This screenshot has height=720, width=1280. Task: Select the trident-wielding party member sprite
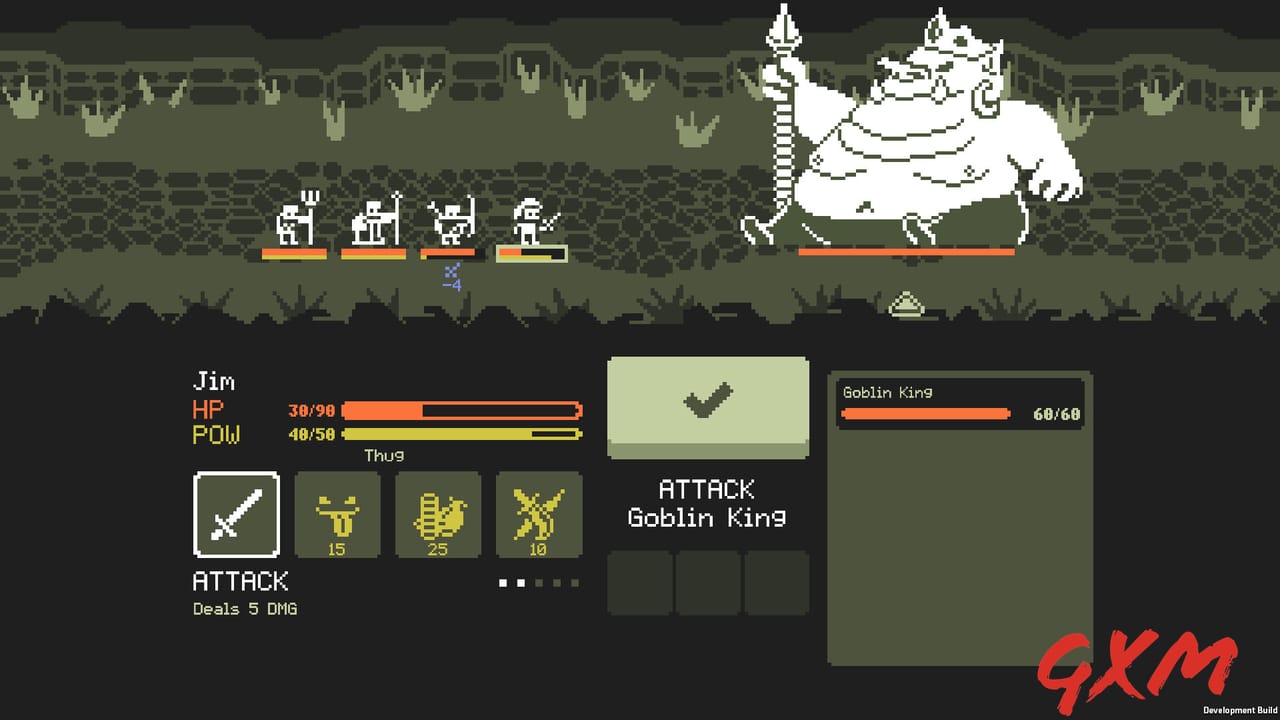pyautogui.click(x=292, y=222)
